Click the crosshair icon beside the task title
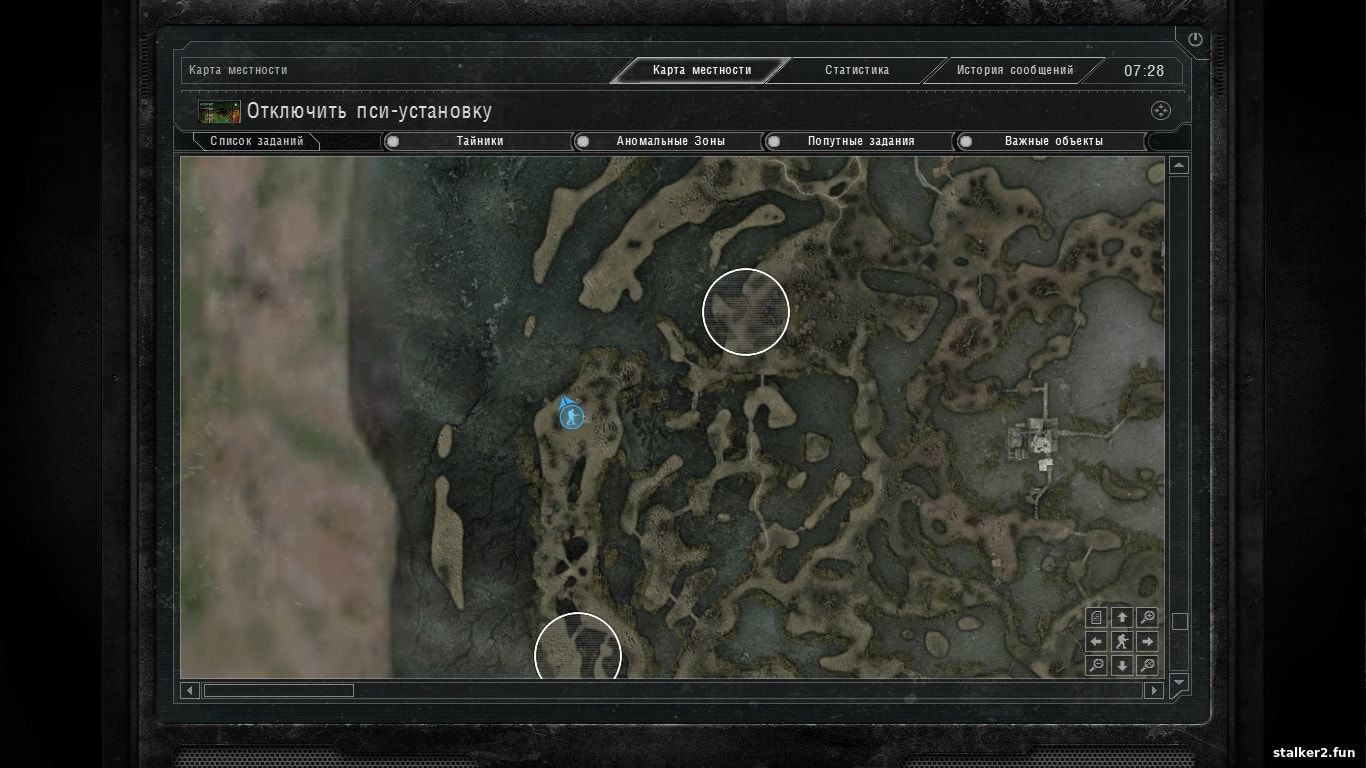Image resolution: width=1366 pixels, height=768 pixels. 1160,111
